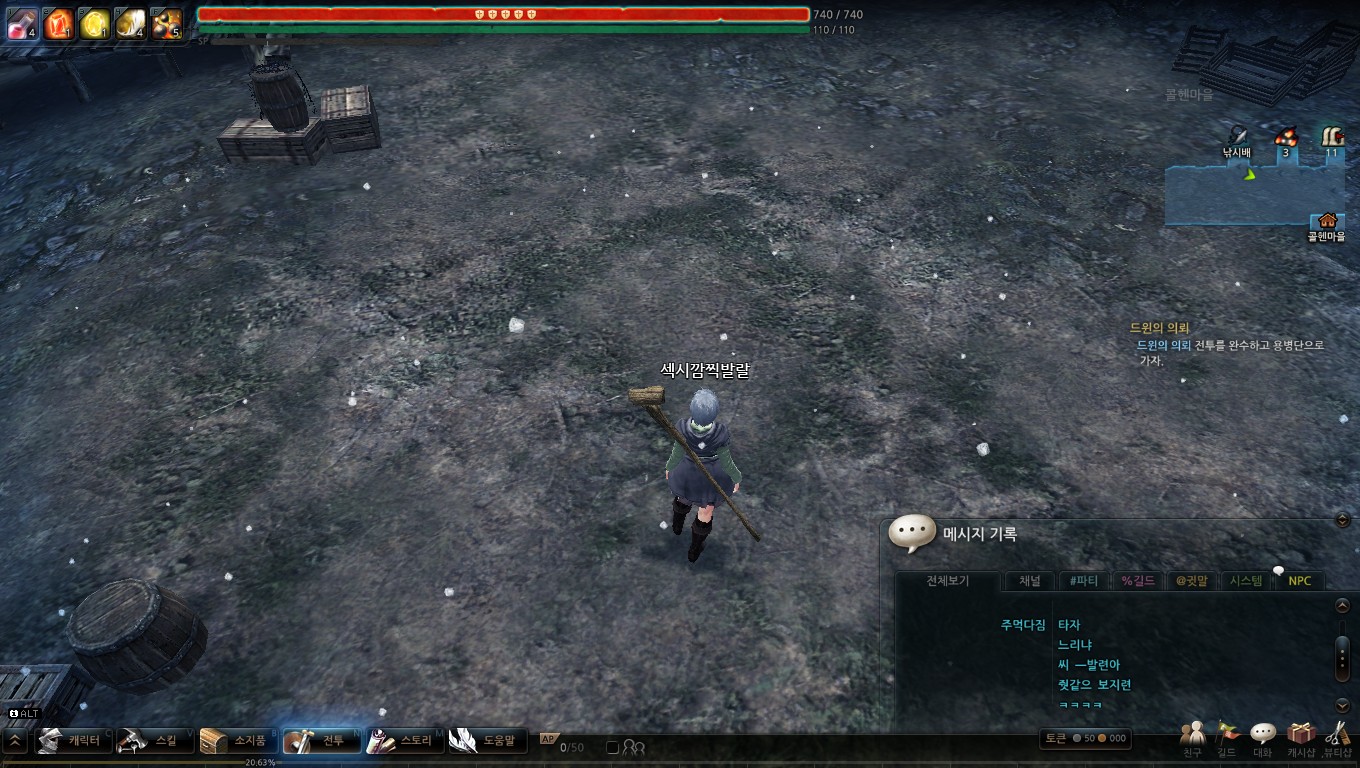The image size is (1360, 768).
Task: Switch to the #파티 party chat tab
Action: tap(1083, 581)
